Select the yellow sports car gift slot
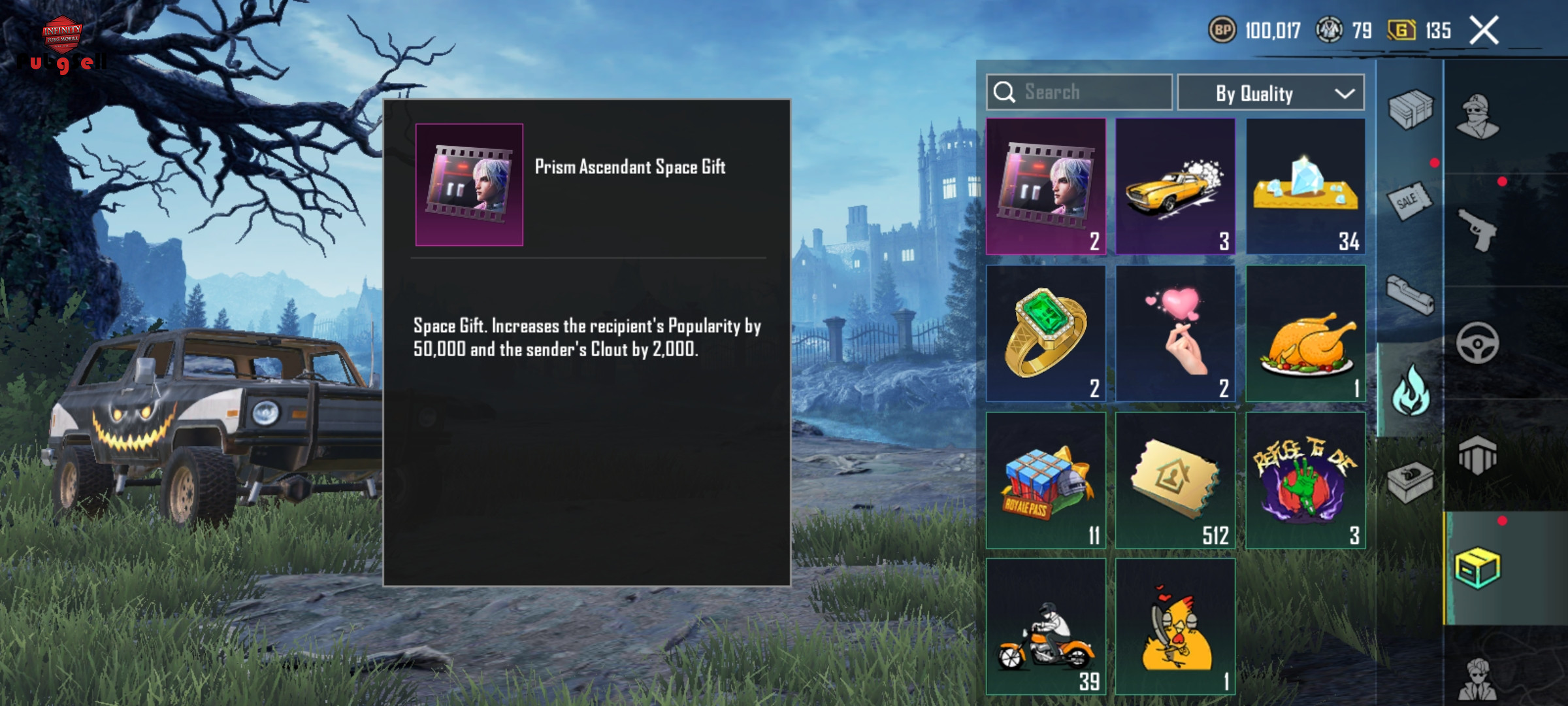 [x=1175, y=186]
